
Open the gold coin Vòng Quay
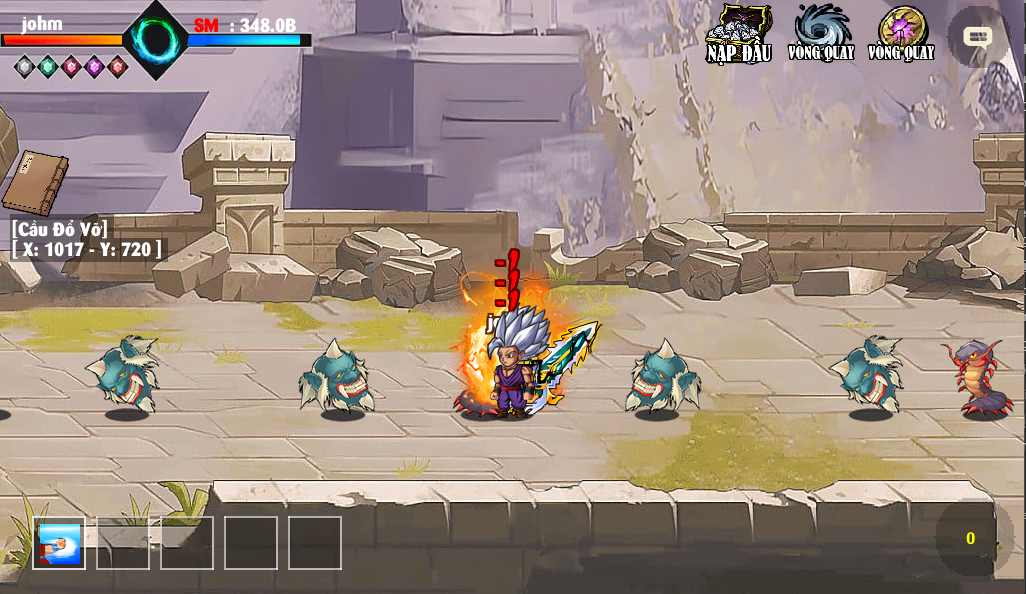[901, 32]
